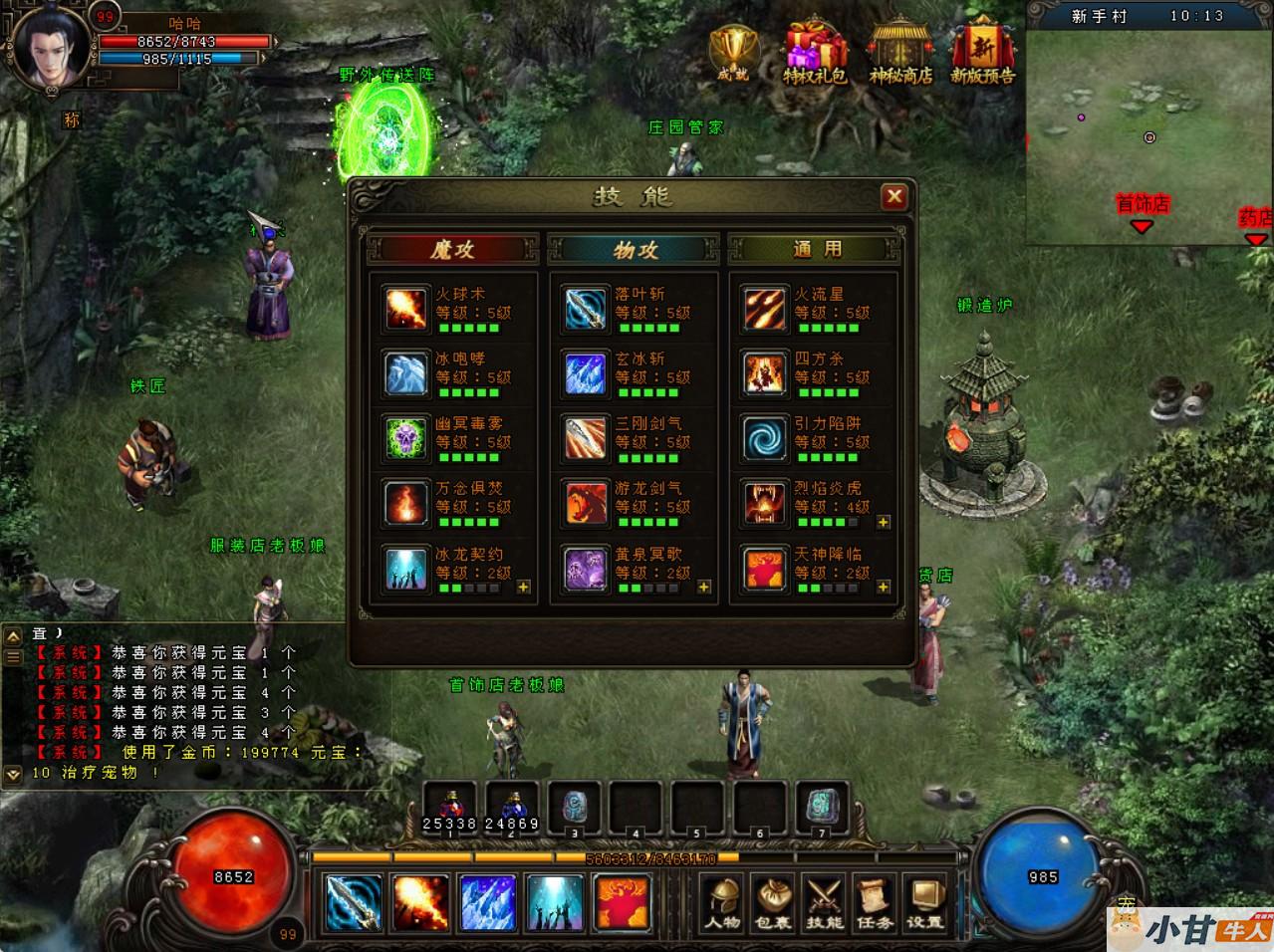Select the 幽冥毒雾 poison skull skill
The height and width of the screenshot is (952, 1274).
(405, 438)
